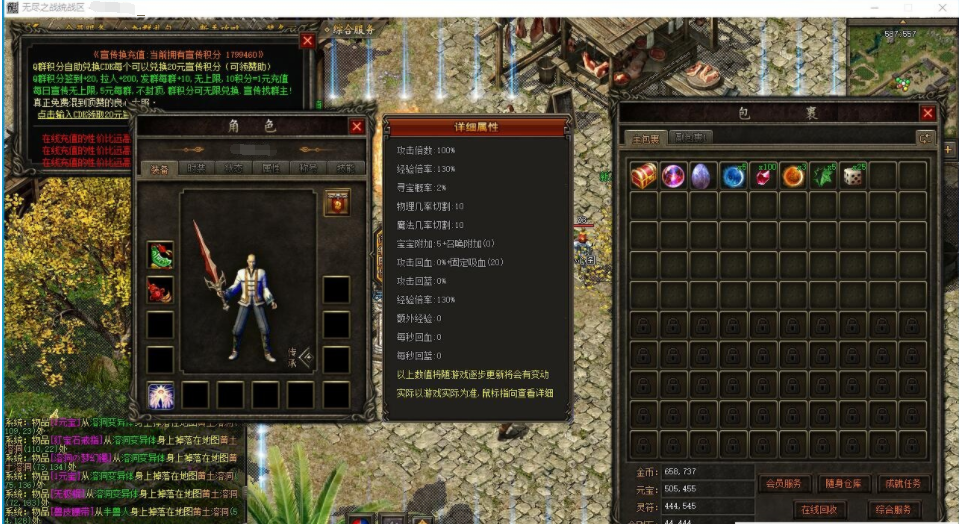This screenshot has width=959, height=524.
Task: Open 成就任务 achievement tasks
Action: (x=903, y=484)
